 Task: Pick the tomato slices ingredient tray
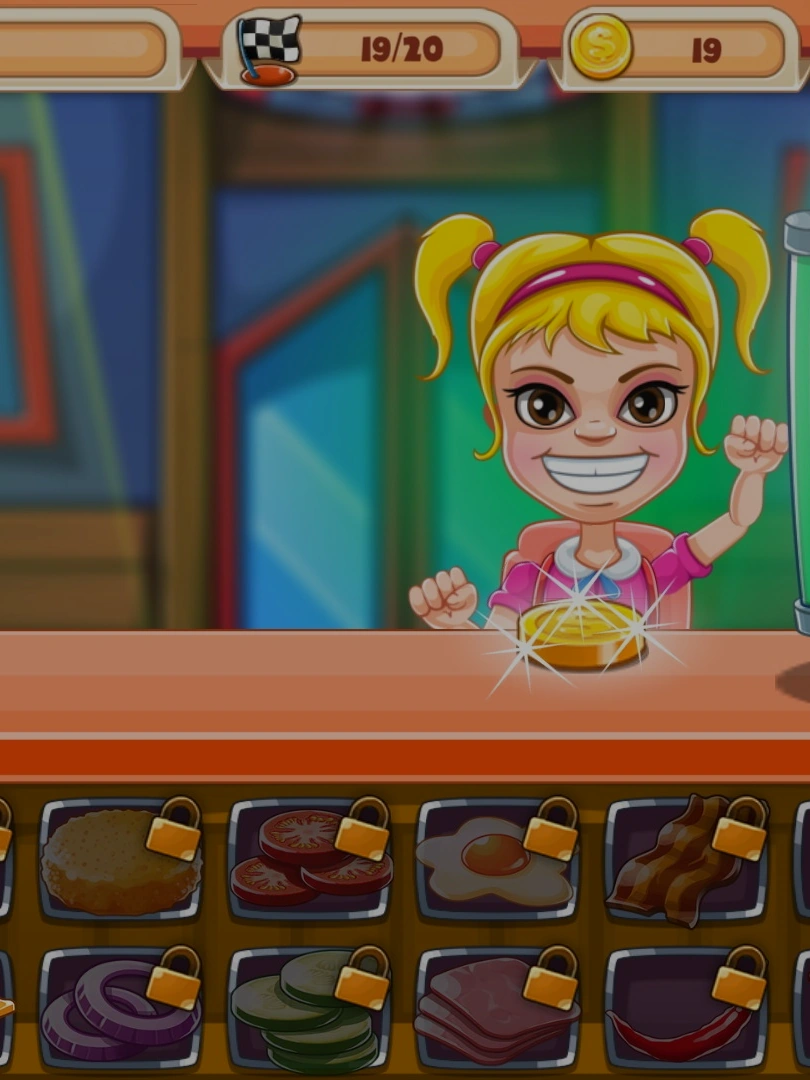click(x=308, y=859)
